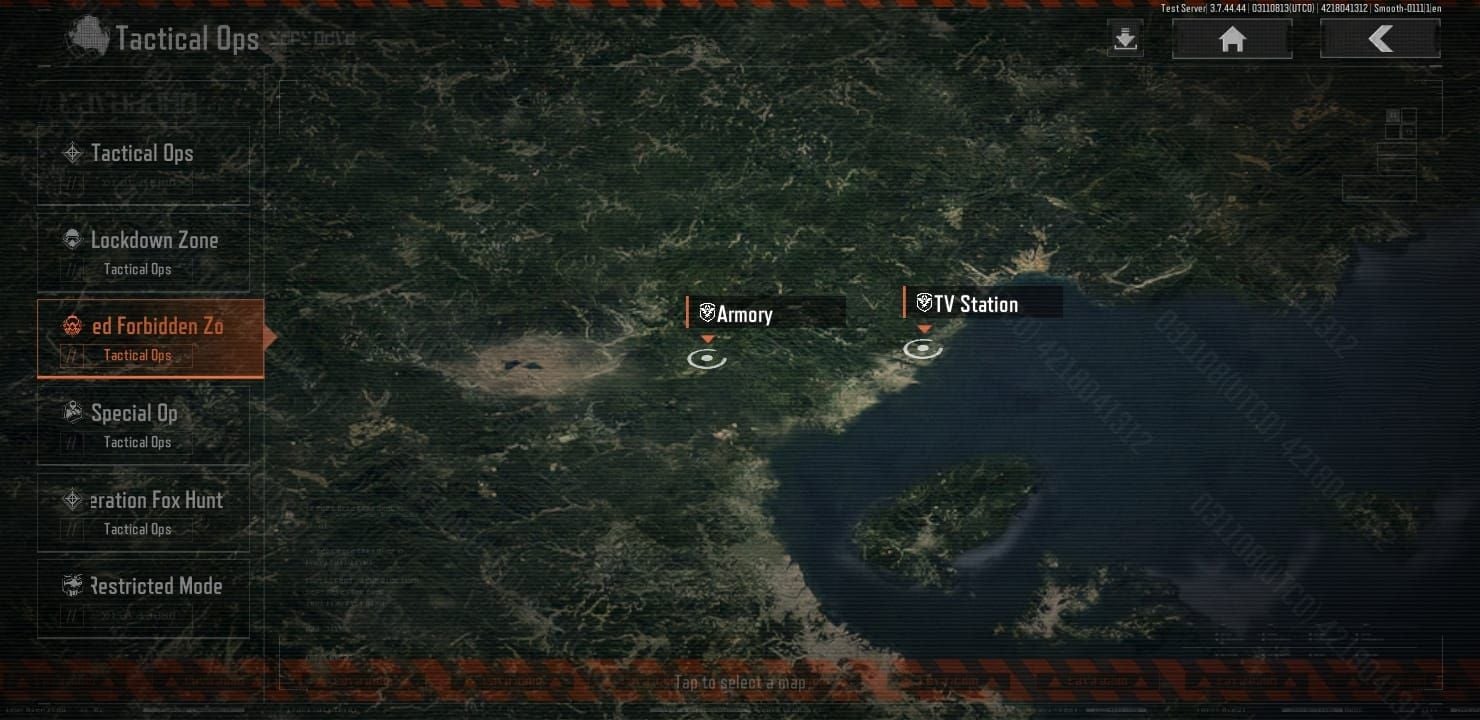This screenshot has width=1480, height=720.
Task: Select the TV Station map label
Action: 977,303
